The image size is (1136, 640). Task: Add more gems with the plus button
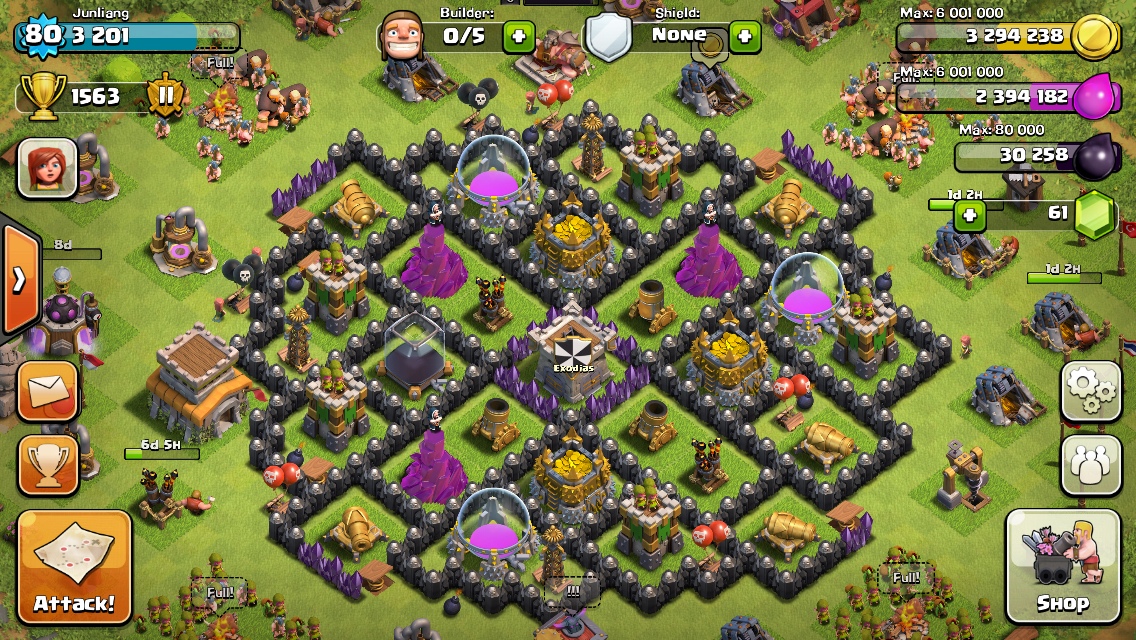click(x=969, y=214)
